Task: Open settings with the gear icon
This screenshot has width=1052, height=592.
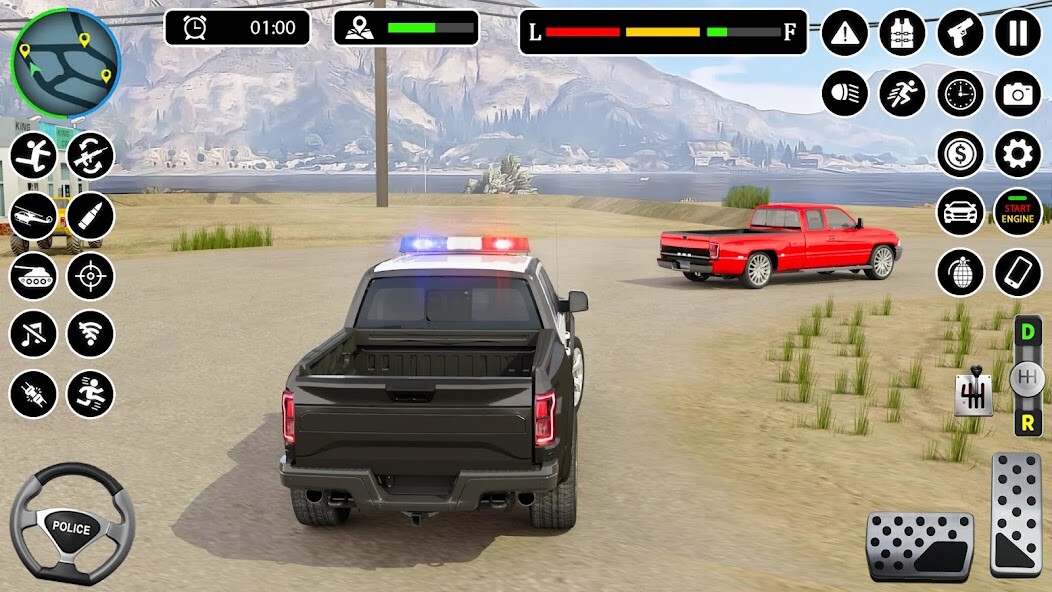Action: [1017, 153]
